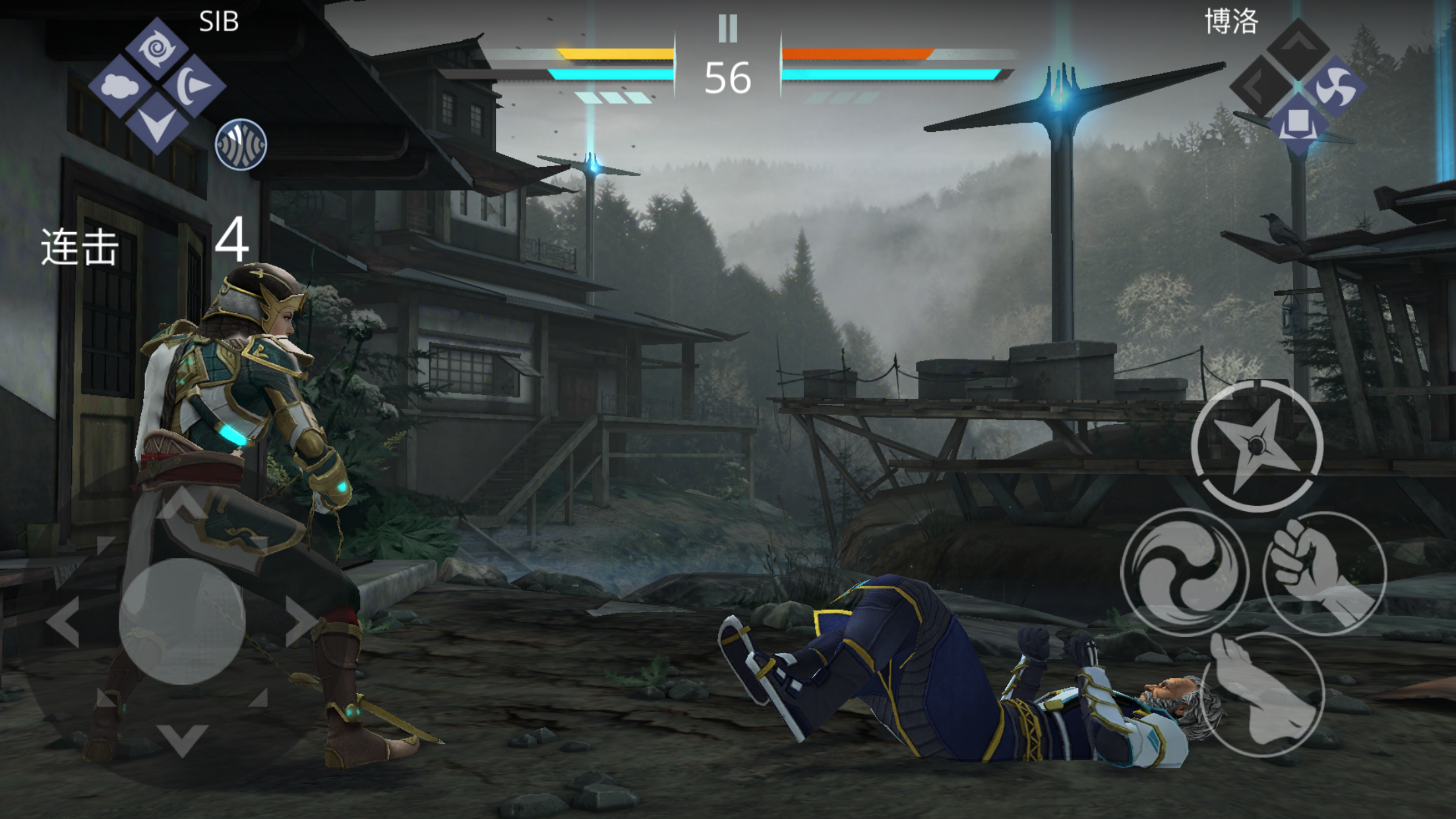Tap the foot kick attack button
This screenshot has width=1456, height=819.
click(x=1262, y=694)
